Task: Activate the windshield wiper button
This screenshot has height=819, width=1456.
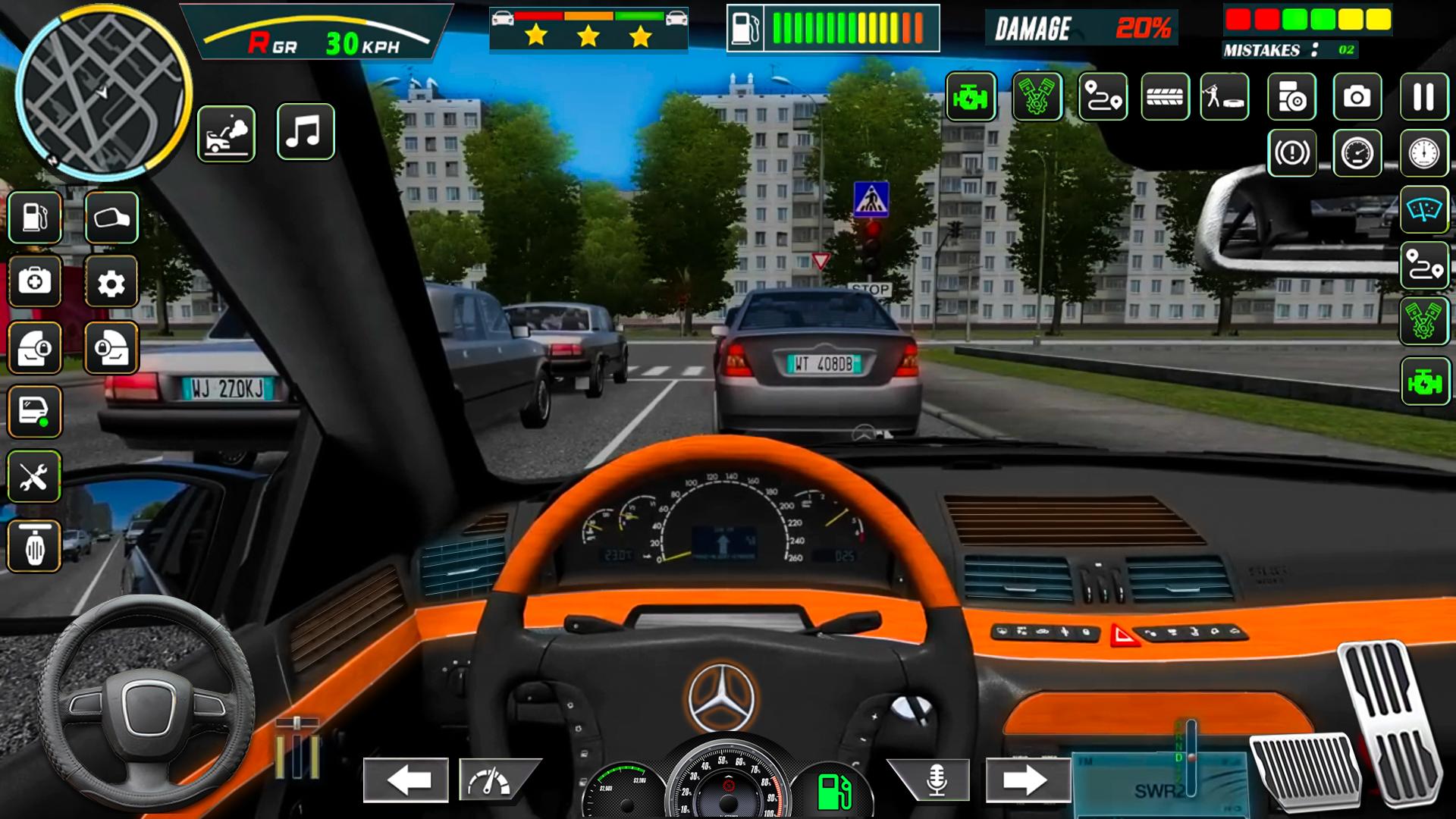Action: tap(1424, 209)
